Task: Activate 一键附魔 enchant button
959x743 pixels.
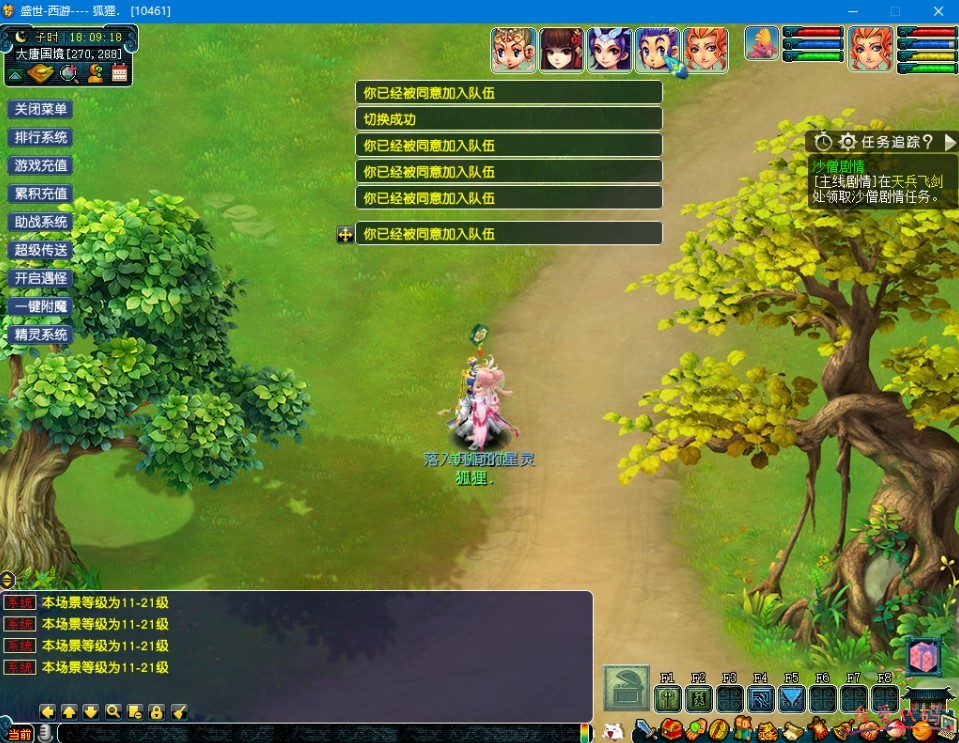Action: click(41, 306)
